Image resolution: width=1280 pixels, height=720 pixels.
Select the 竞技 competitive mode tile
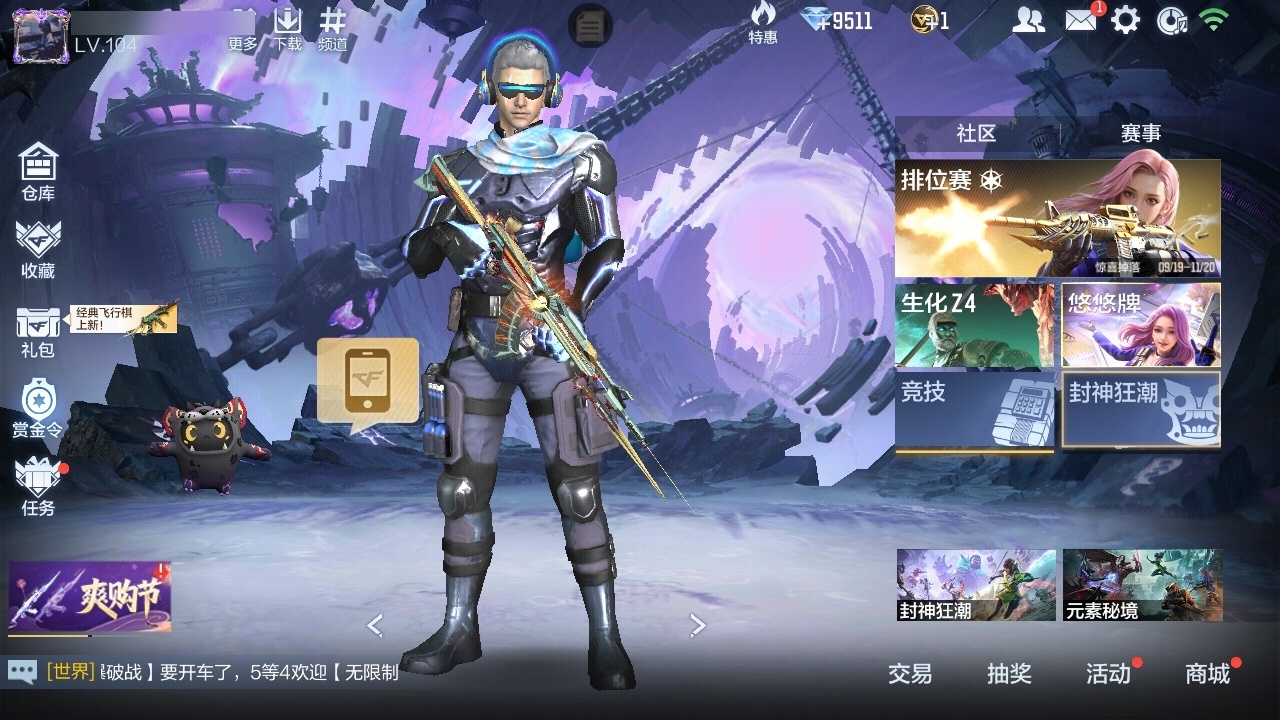pos(974,409)
